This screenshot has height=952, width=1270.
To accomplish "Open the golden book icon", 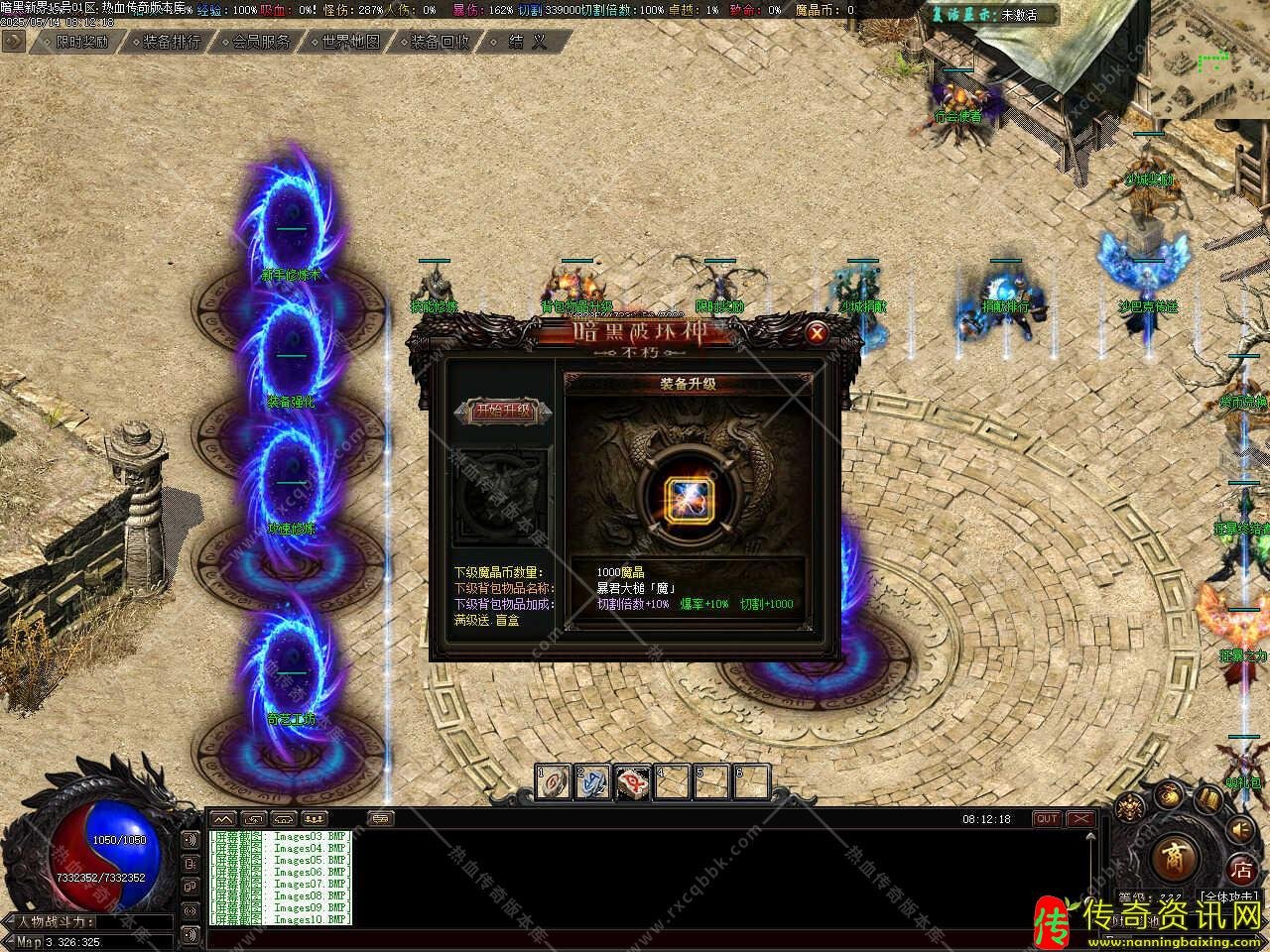I will [x=1208, y=799].
